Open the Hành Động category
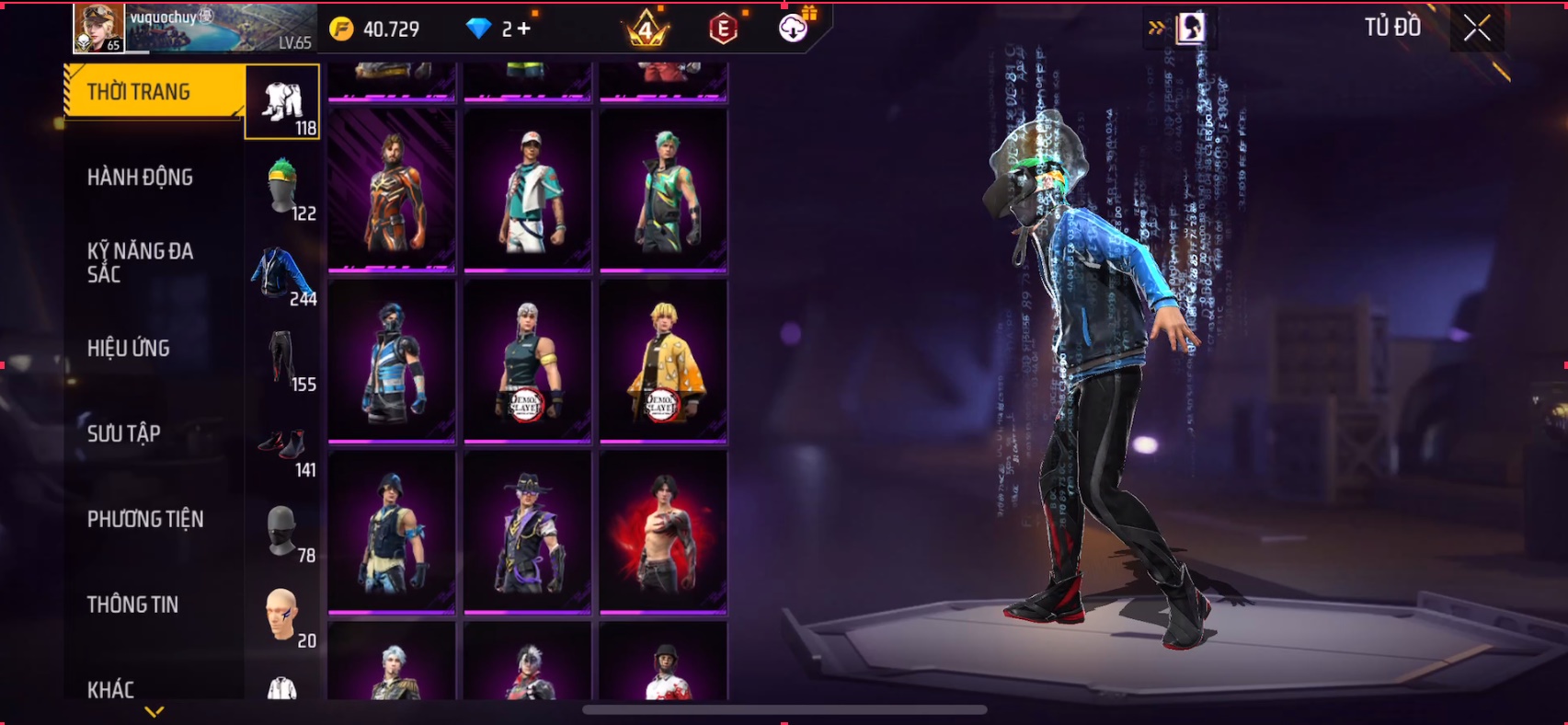The image size is (1568, 725). (140, 178)
